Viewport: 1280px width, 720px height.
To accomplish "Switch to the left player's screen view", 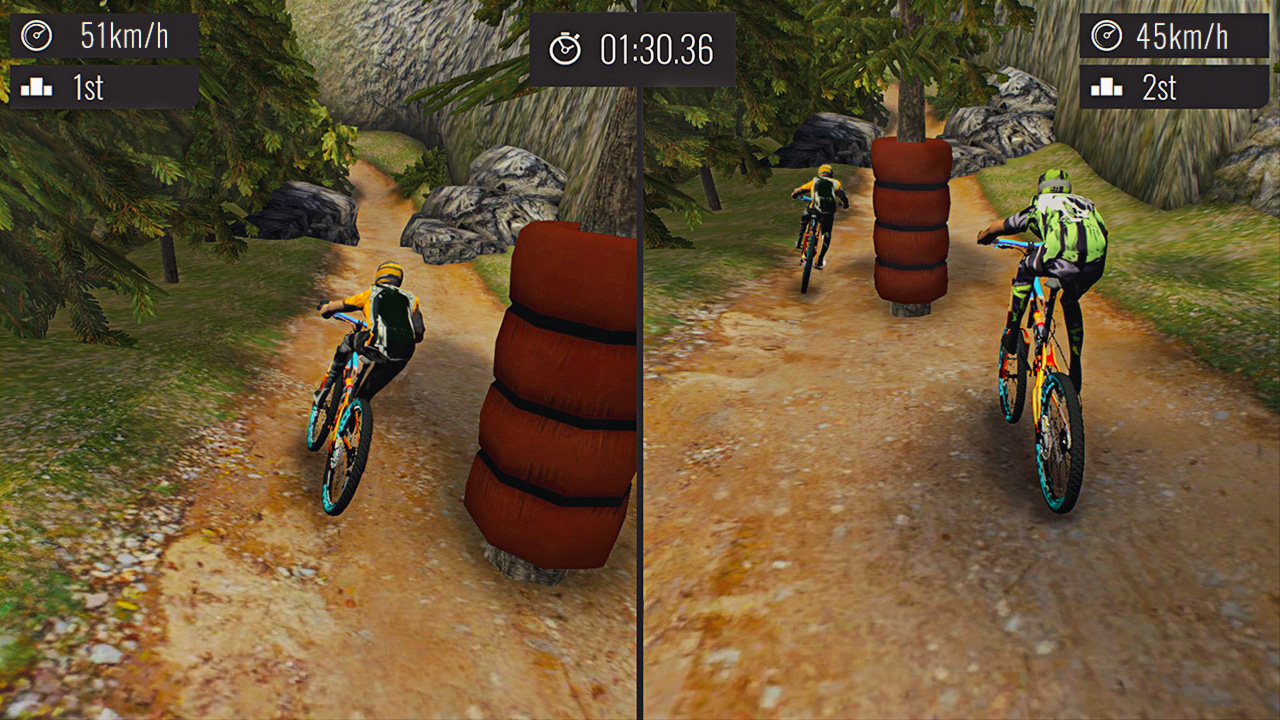I will point(320,400).
